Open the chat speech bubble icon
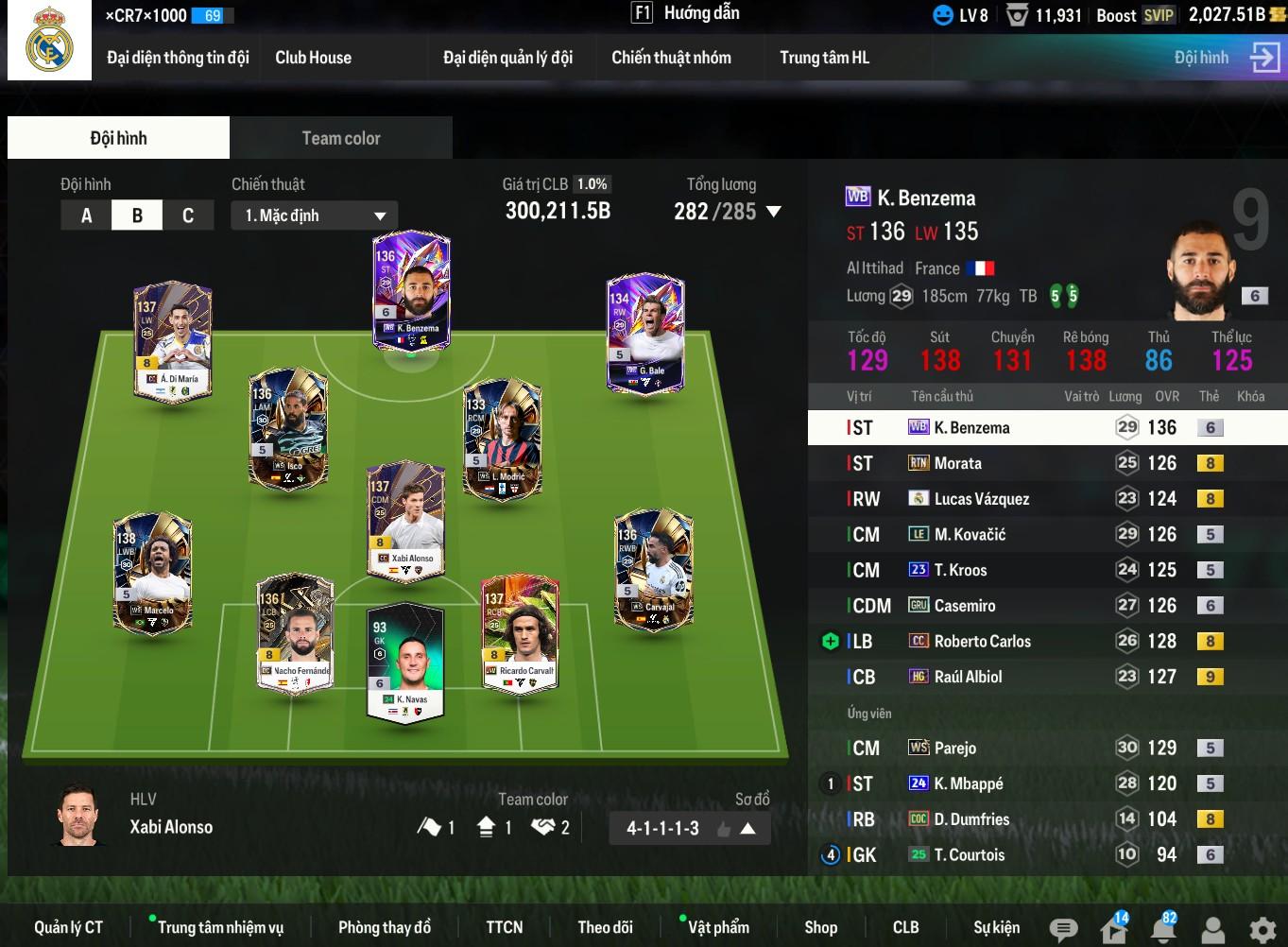Image resolution: width=1288 pixels, height=947 pixels. click(x=1063, y=930)
